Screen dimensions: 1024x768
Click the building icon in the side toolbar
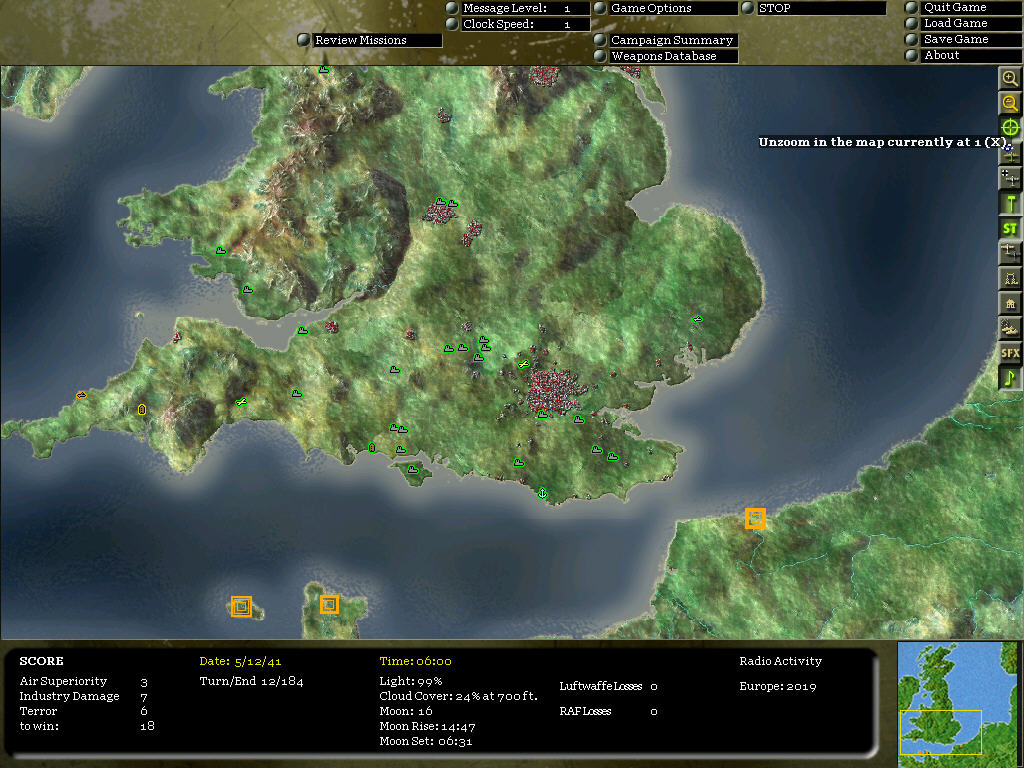pos(1010,303)
